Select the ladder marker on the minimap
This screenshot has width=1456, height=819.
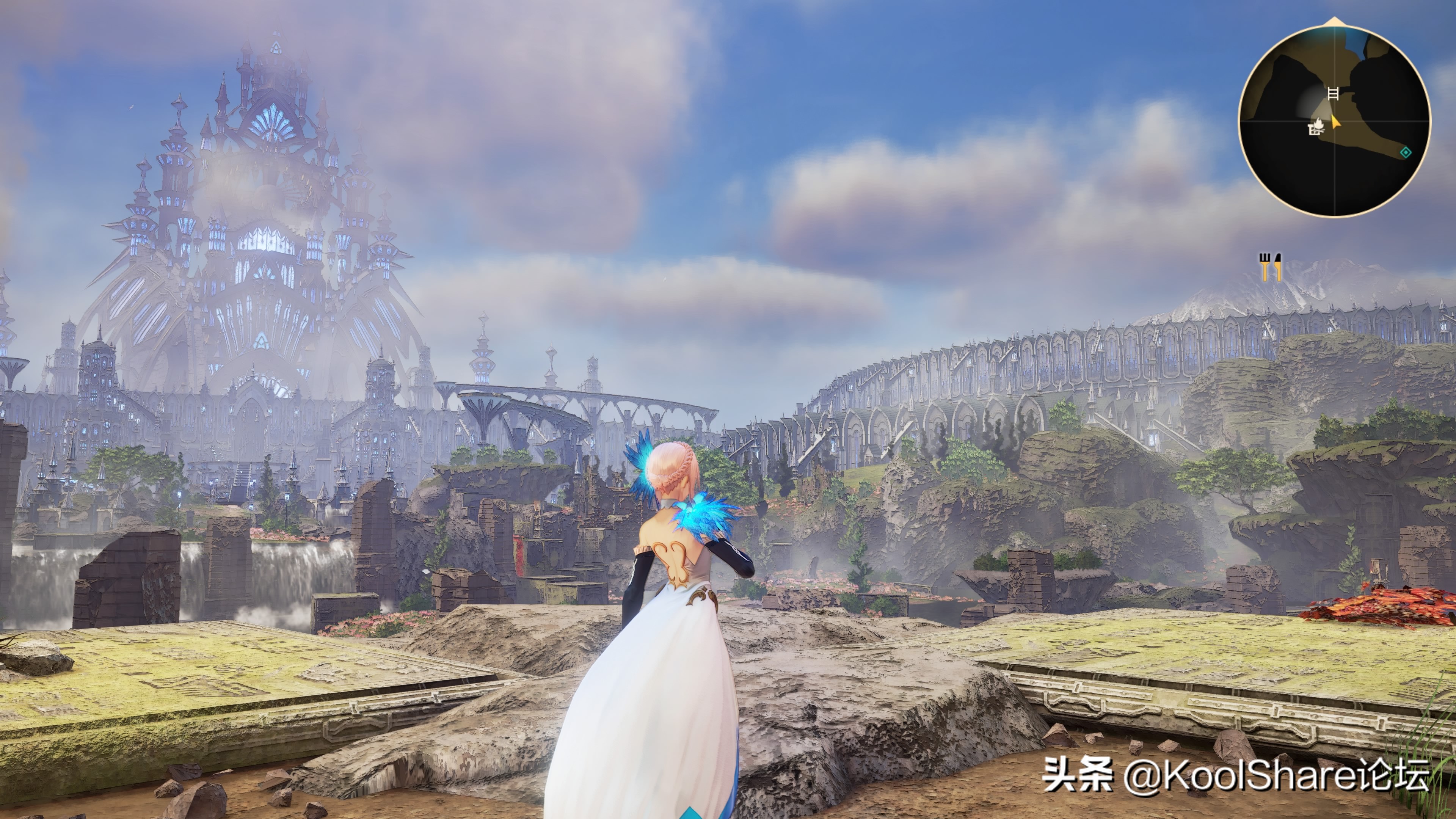click(x=1333, y=93)
